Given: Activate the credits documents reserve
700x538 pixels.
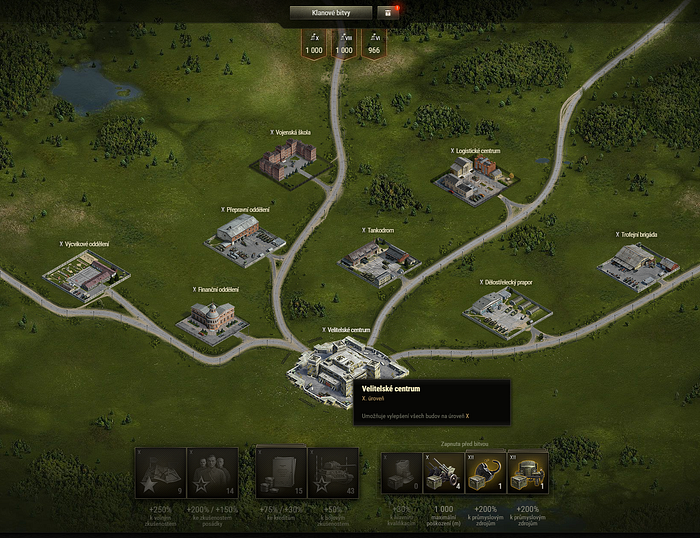Looking at the screenshot, I should point(281,474).
